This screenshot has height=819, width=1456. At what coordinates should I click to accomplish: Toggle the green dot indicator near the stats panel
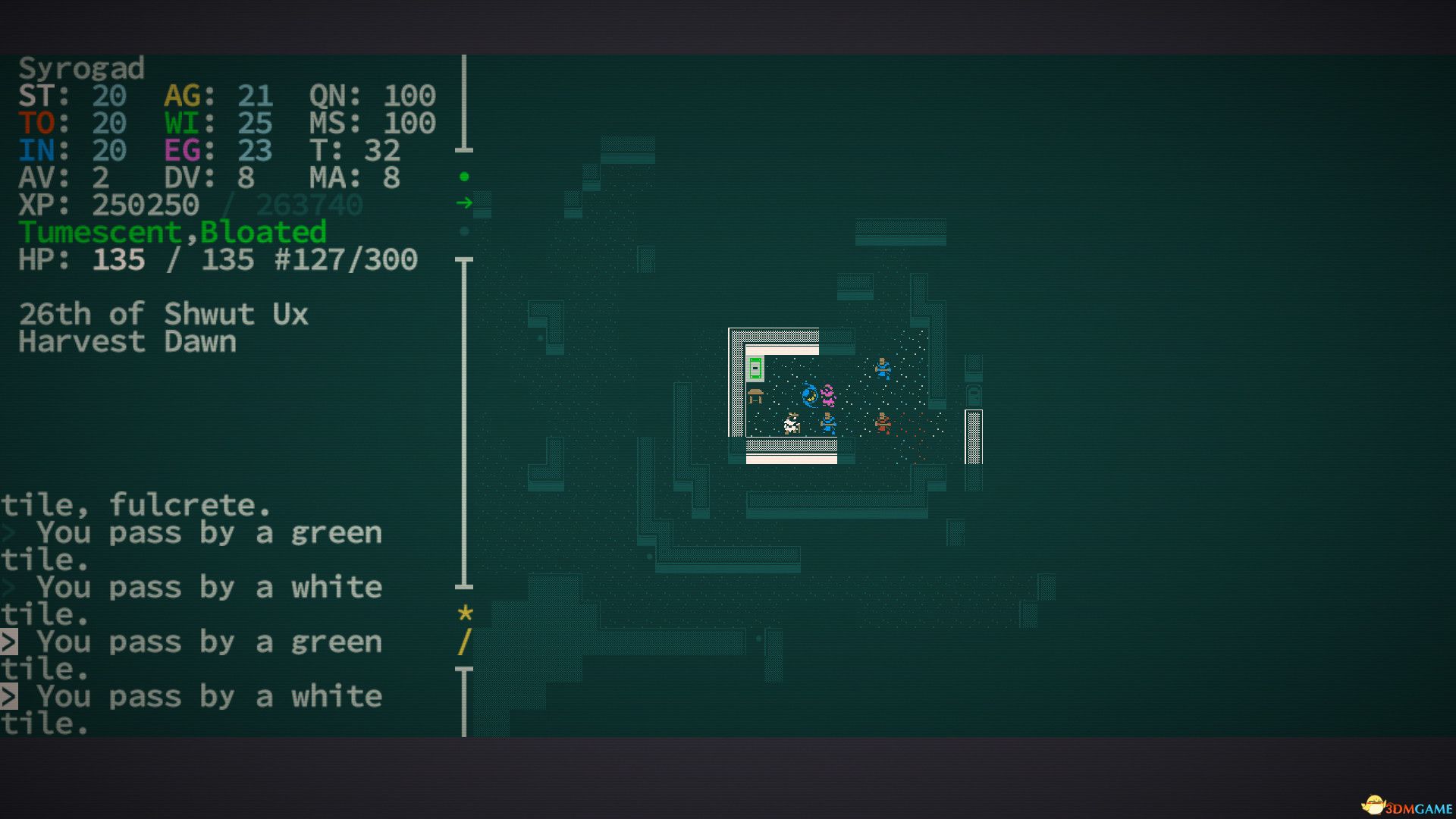463,174
